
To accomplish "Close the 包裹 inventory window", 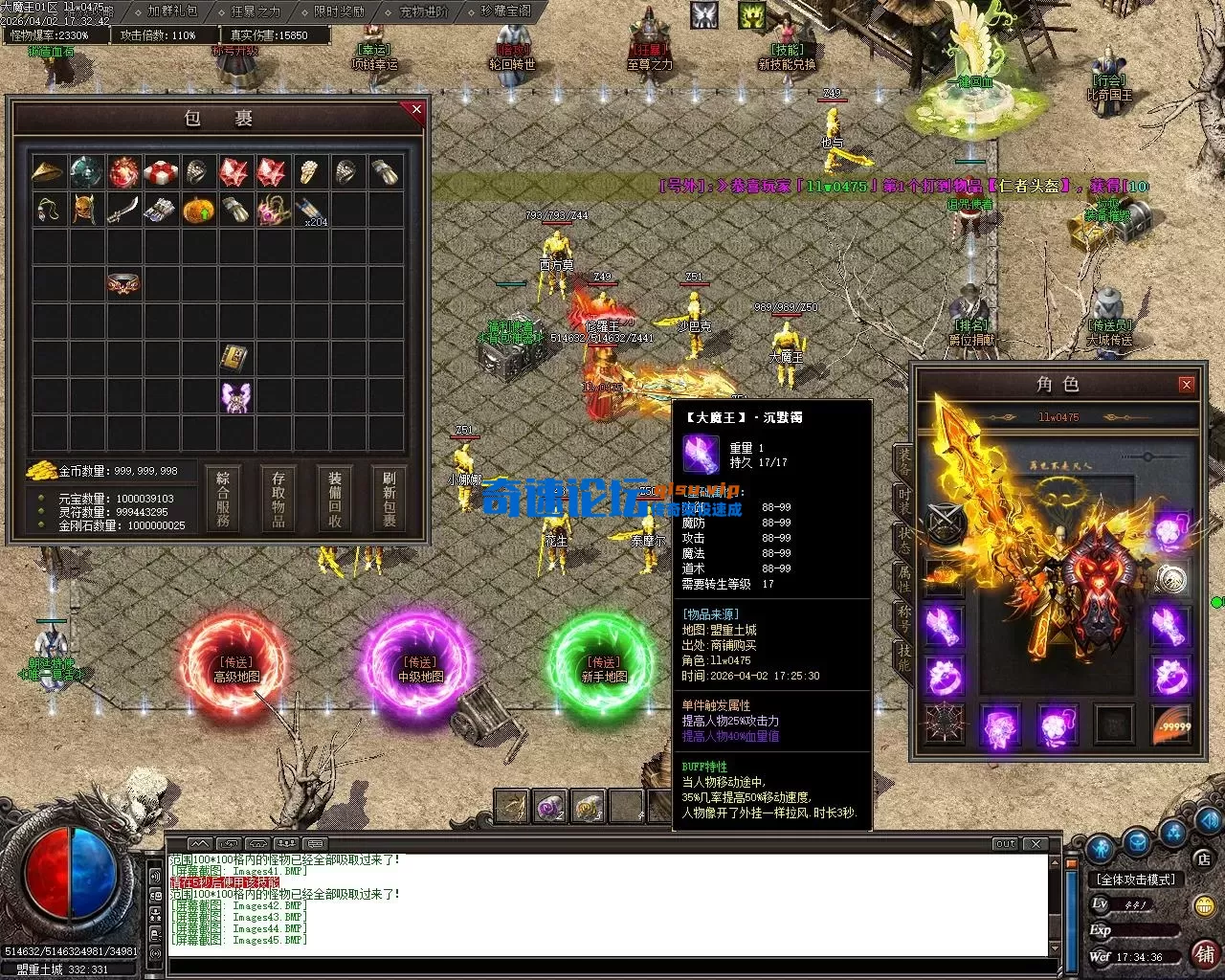I will pyautogui.click(x=416, y=110).
